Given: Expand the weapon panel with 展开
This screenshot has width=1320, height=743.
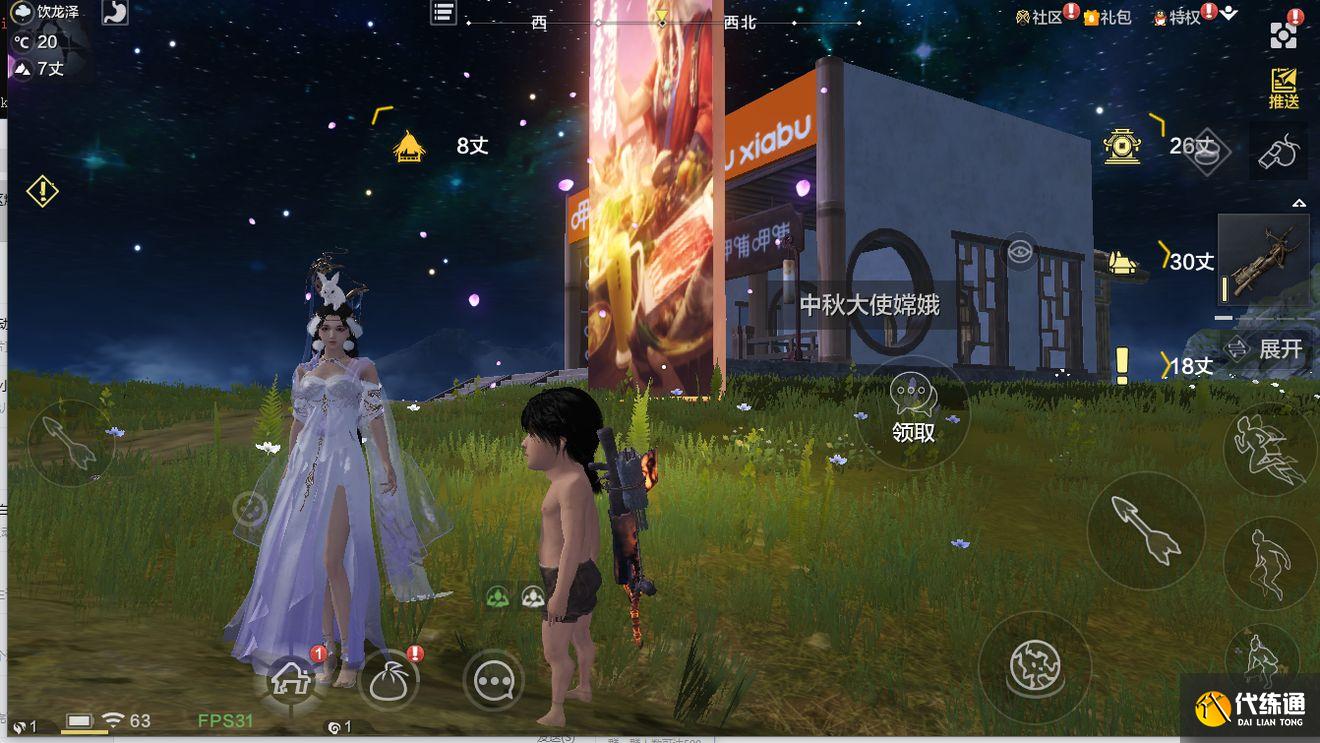Looking at the screenshot, I should click(1265, 348).
